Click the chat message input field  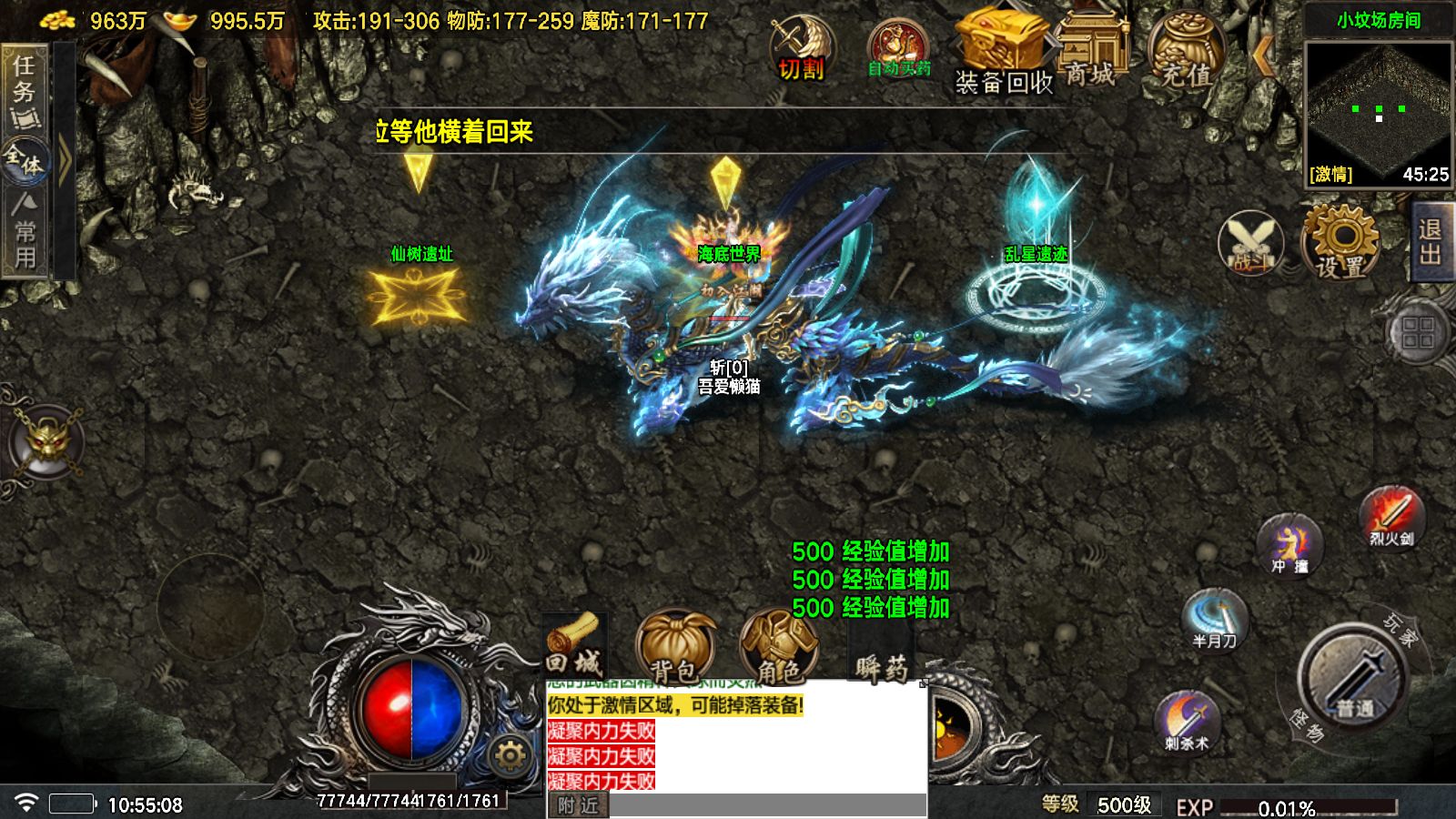764,804
